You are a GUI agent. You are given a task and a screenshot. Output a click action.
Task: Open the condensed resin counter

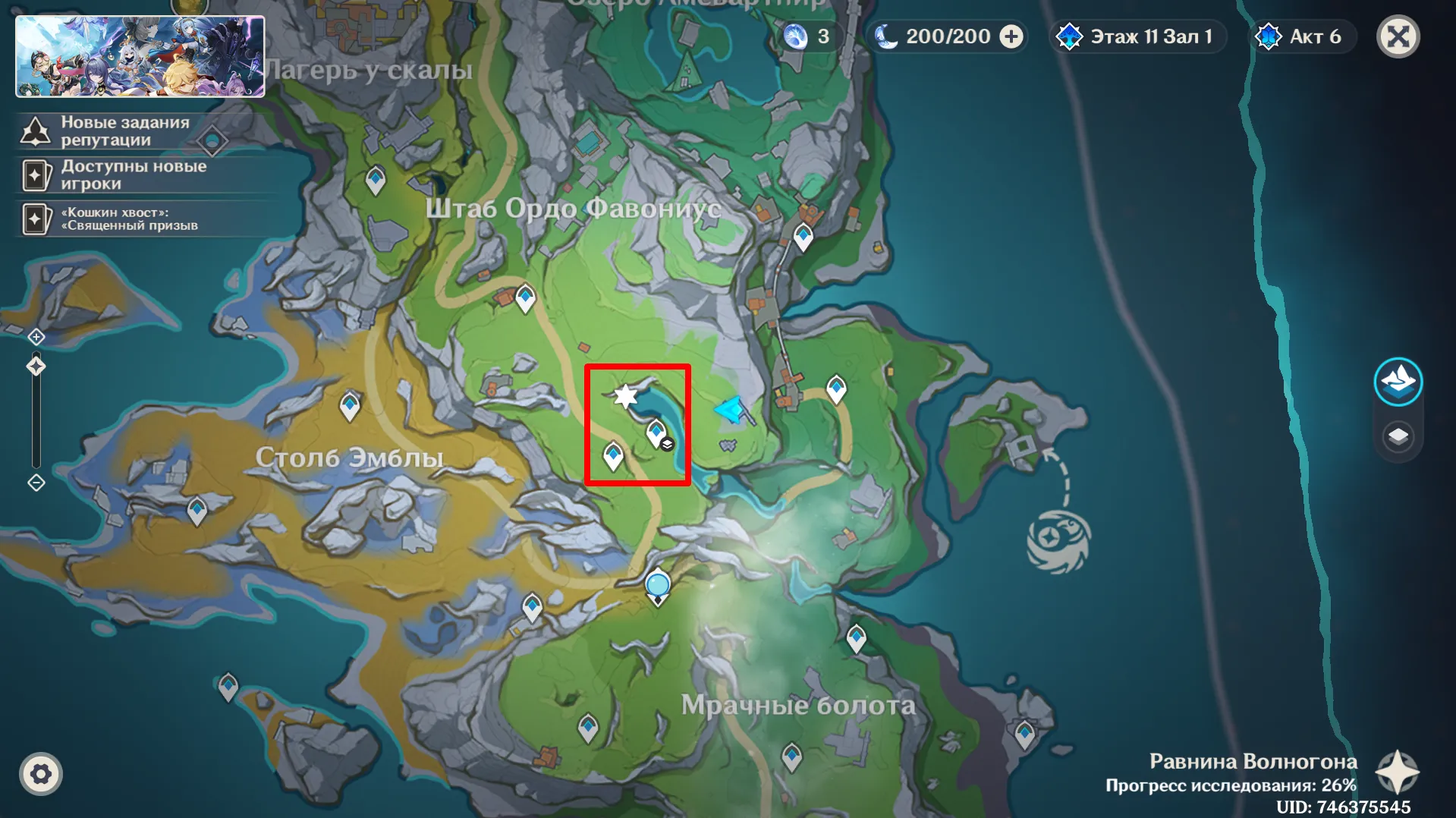point(810,36)
